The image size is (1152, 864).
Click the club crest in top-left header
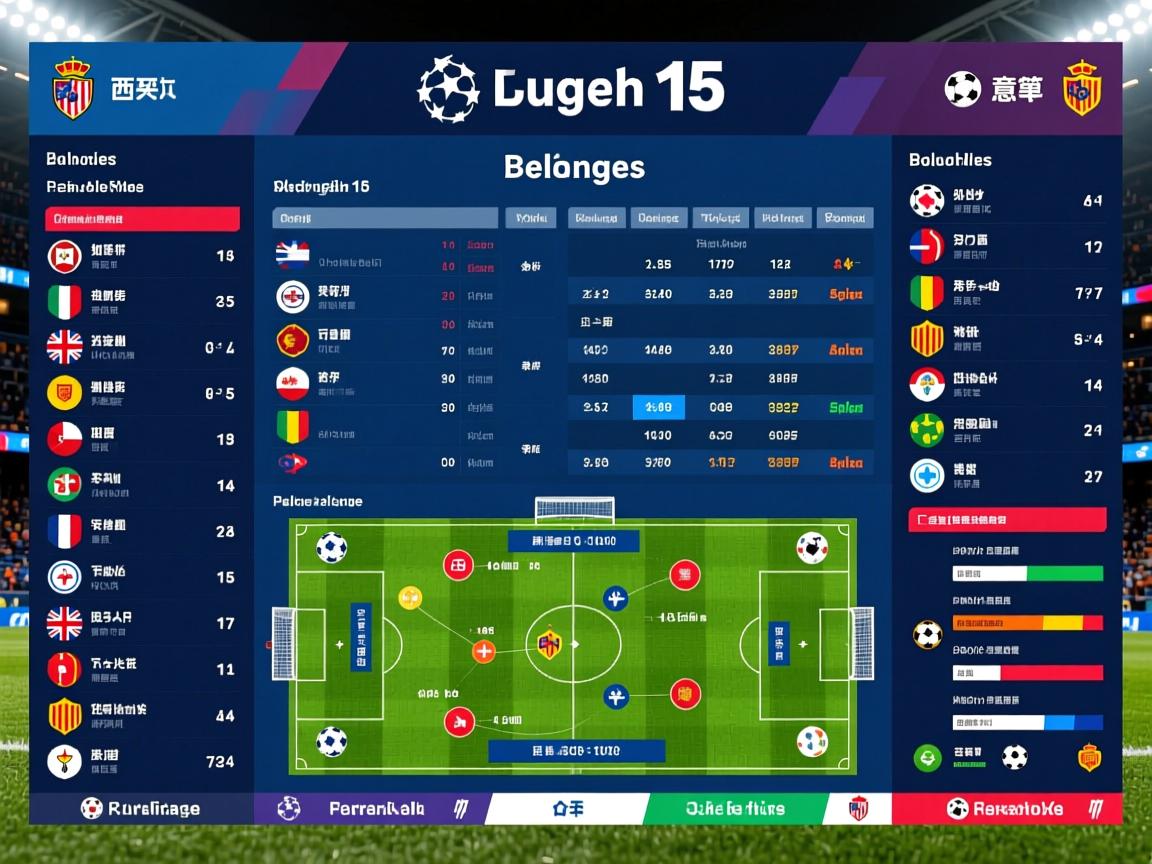click(x=72, y=87)
